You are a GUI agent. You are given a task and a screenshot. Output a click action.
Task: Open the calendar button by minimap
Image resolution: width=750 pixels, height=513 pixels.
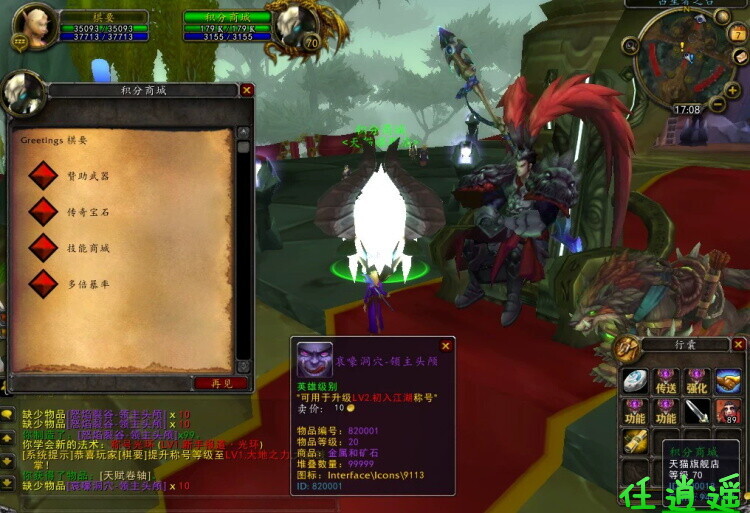click(x=739, y=34)
